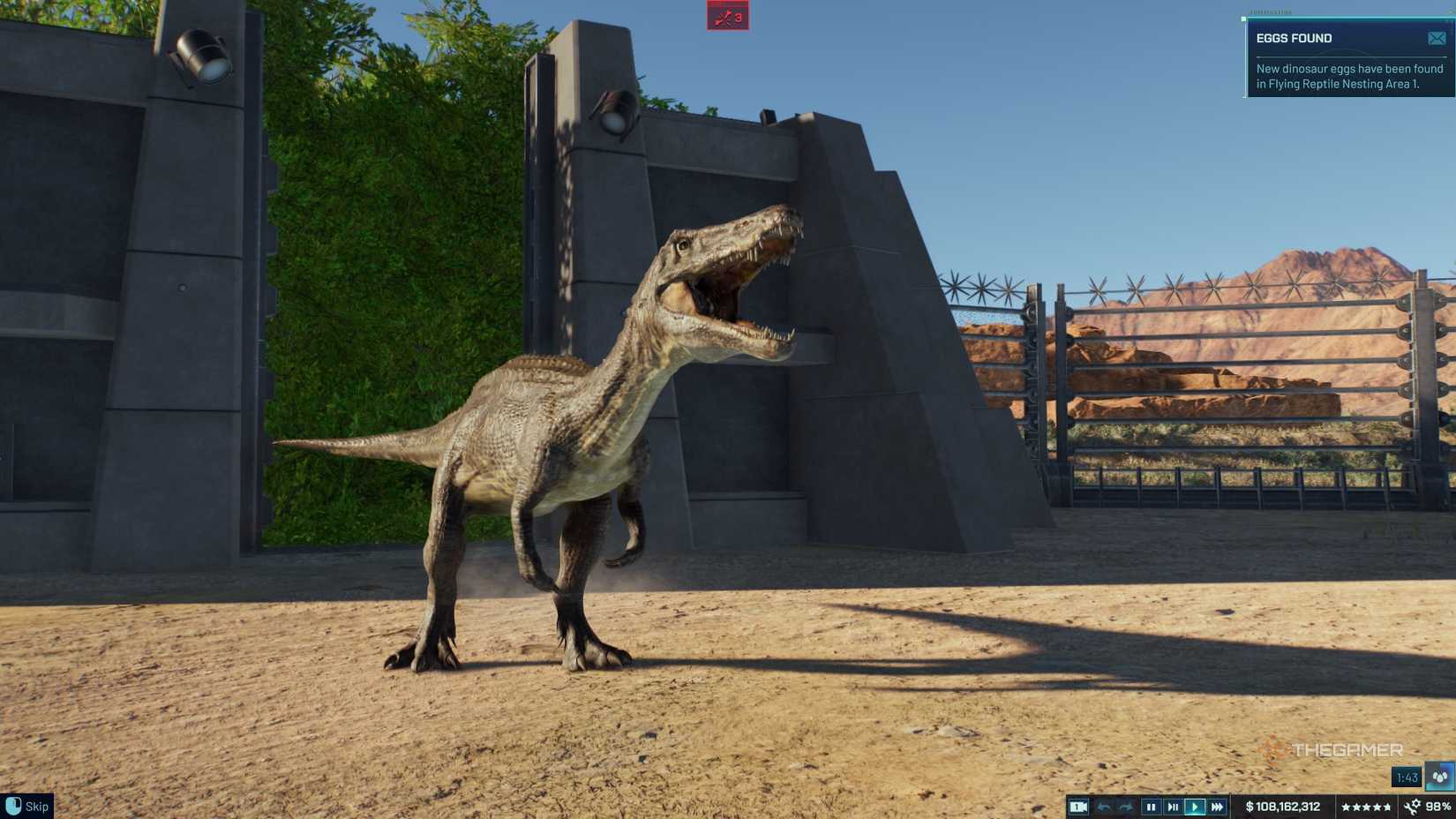Open the red sabotage alert showing 3

[x=725, y=17]
